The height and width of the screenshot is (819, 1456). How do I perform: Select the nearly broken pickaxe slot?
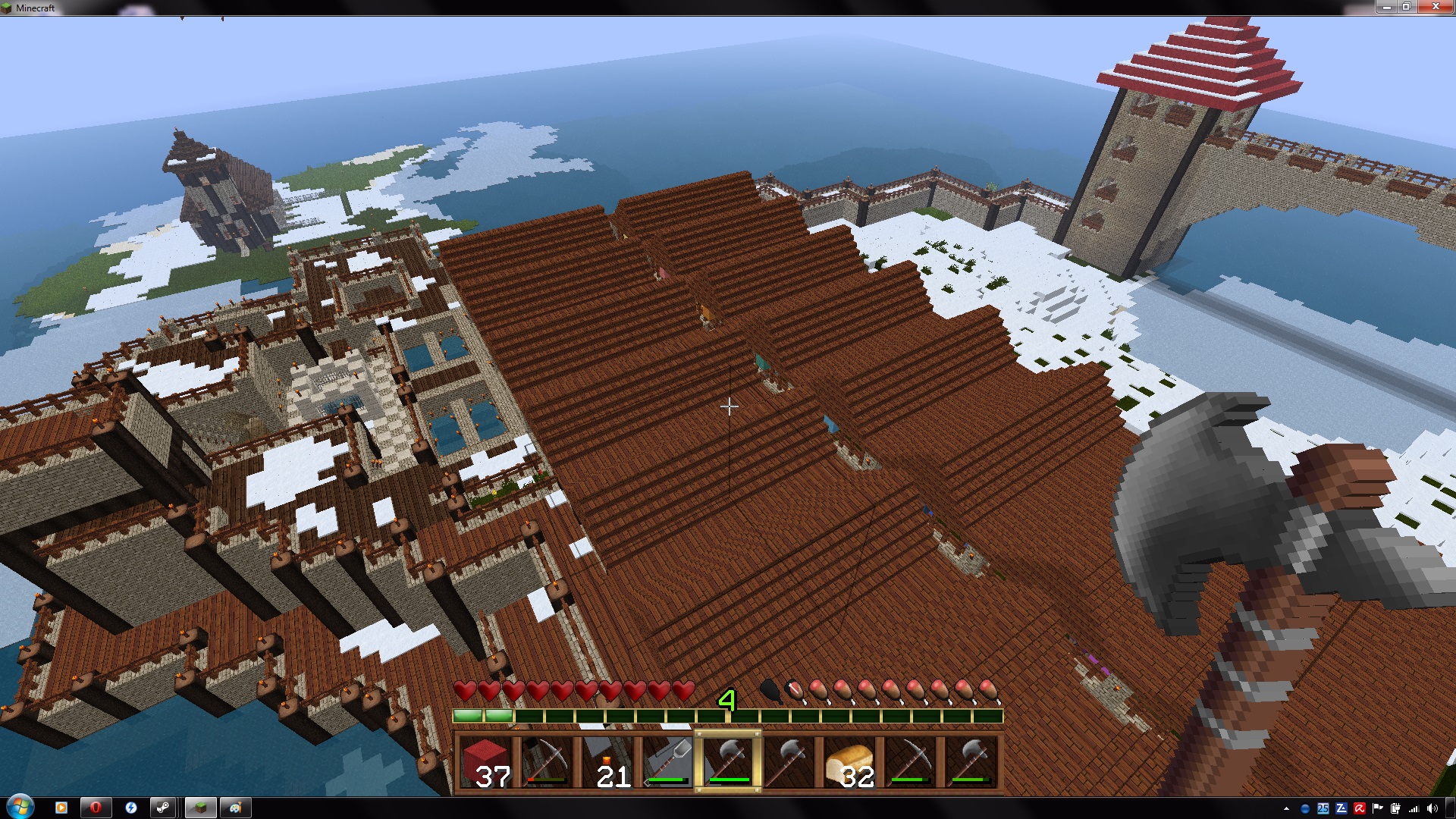(546, 762)
